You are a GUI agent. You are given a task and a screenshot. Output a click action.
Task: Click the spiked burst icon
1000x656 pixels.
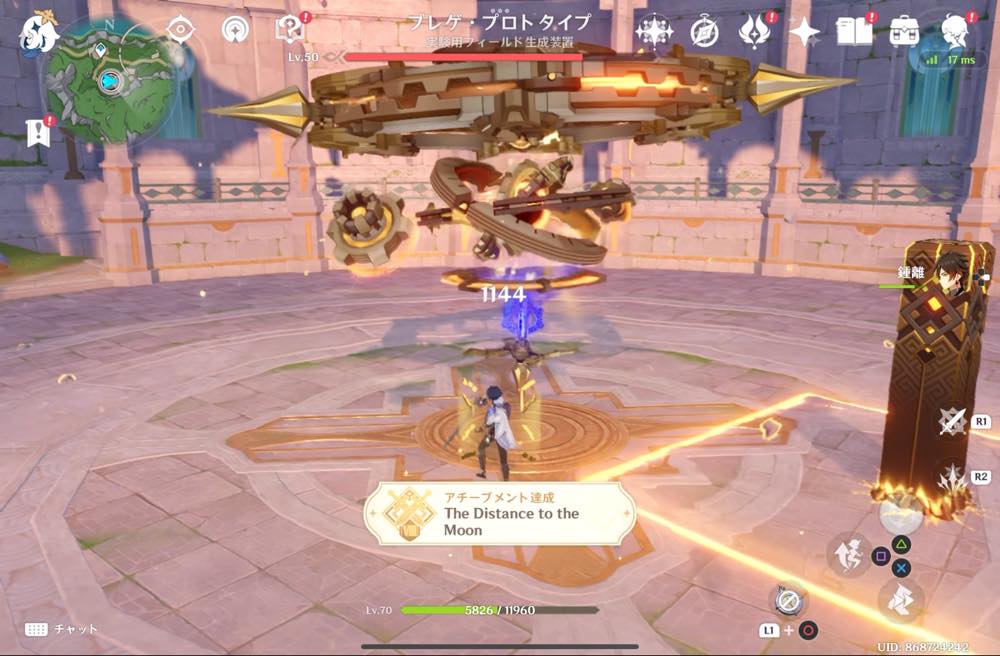pos(952,477)
